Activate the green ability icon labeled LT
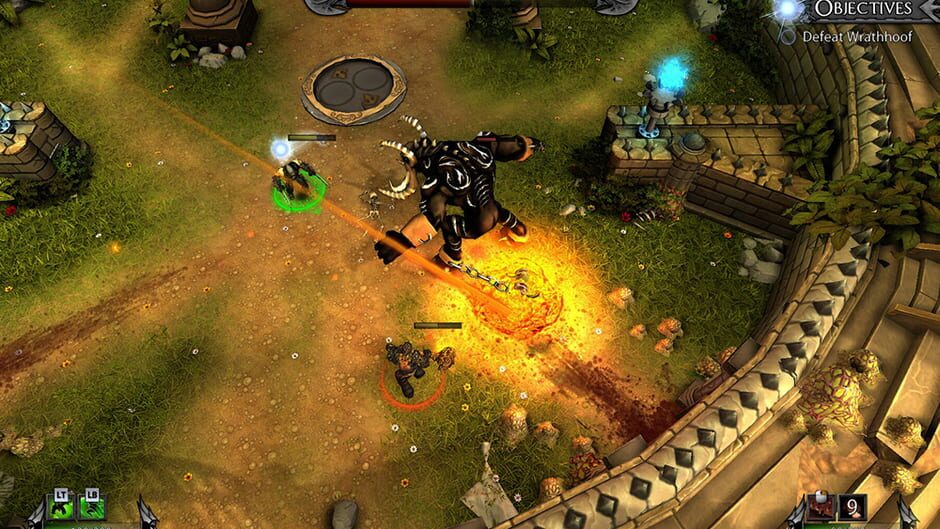Image resolution: width=940 pixels, height=529 pixels. [62, 510]
